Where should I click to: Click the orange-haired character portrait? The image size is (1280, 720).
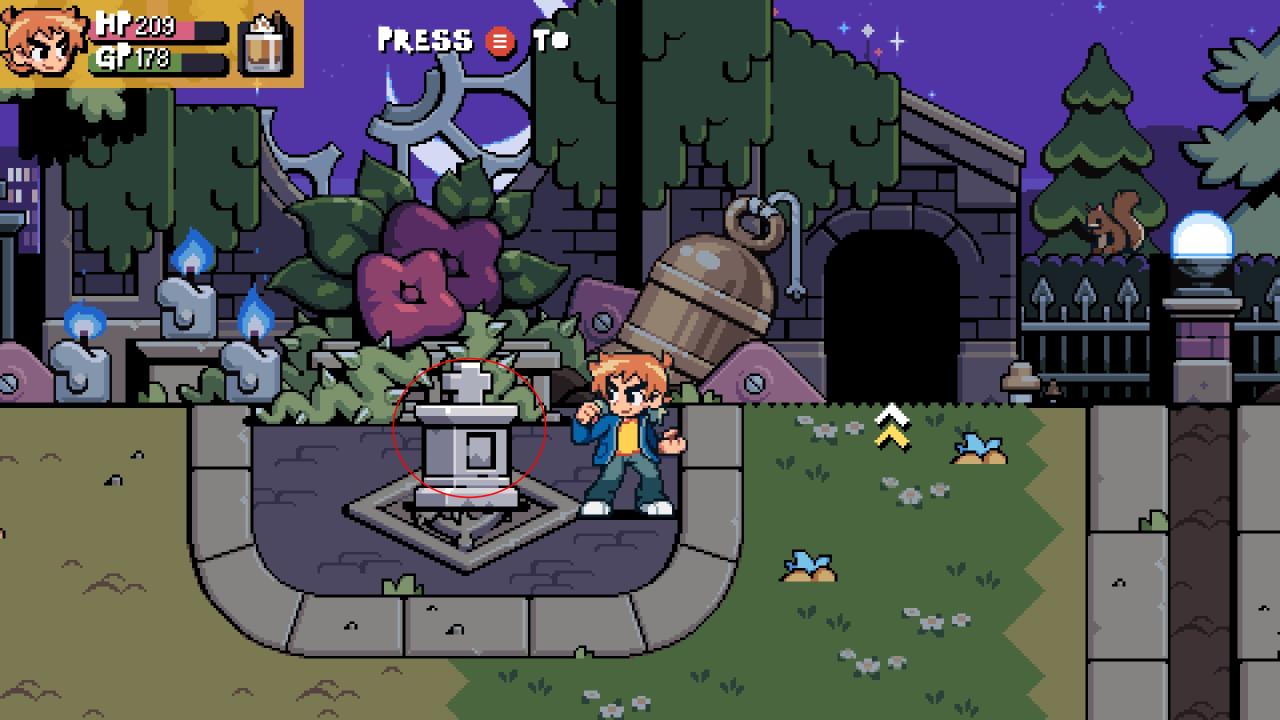point(45,44)
